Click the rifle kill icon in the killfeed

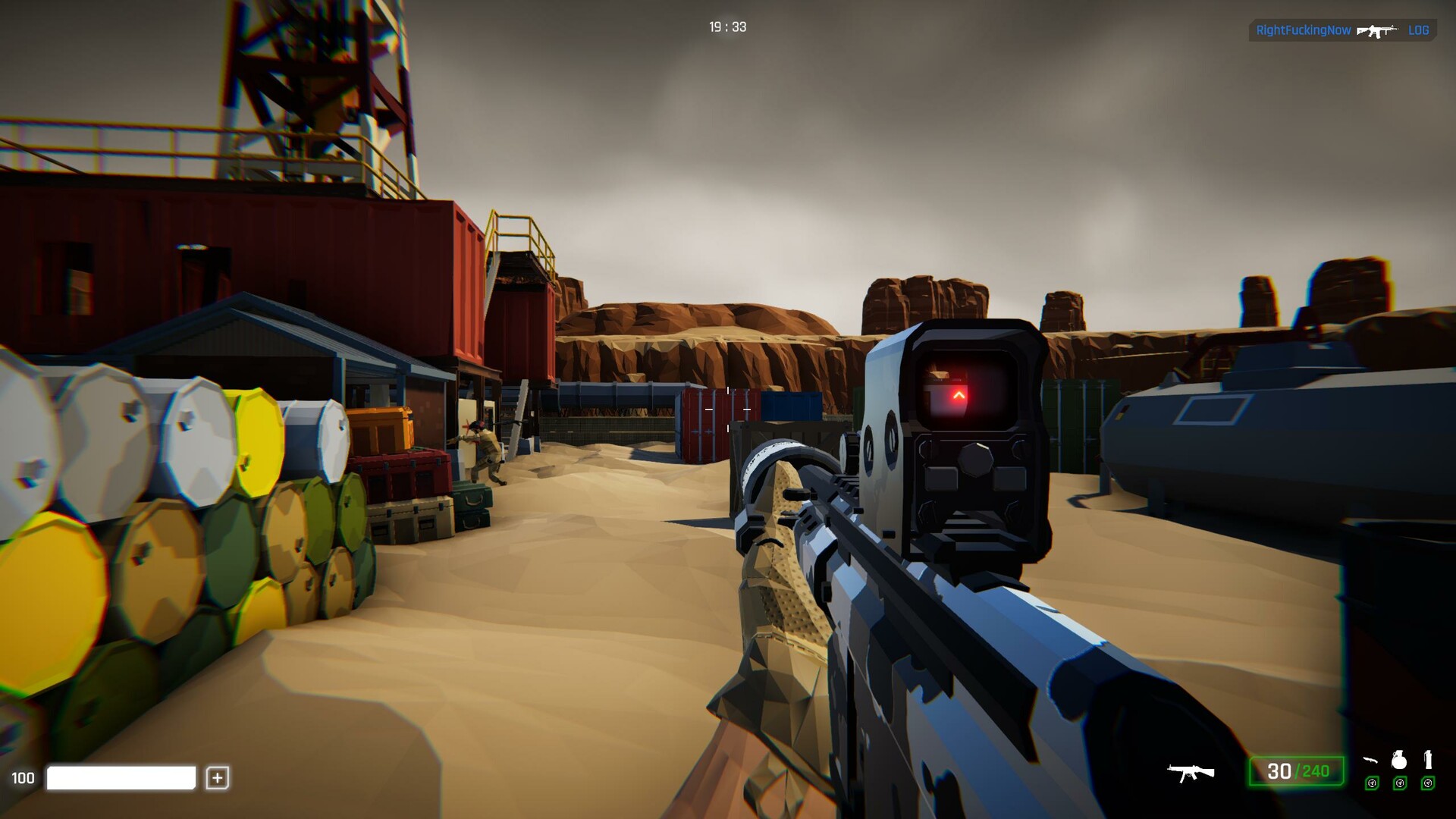click(1378, 32)
